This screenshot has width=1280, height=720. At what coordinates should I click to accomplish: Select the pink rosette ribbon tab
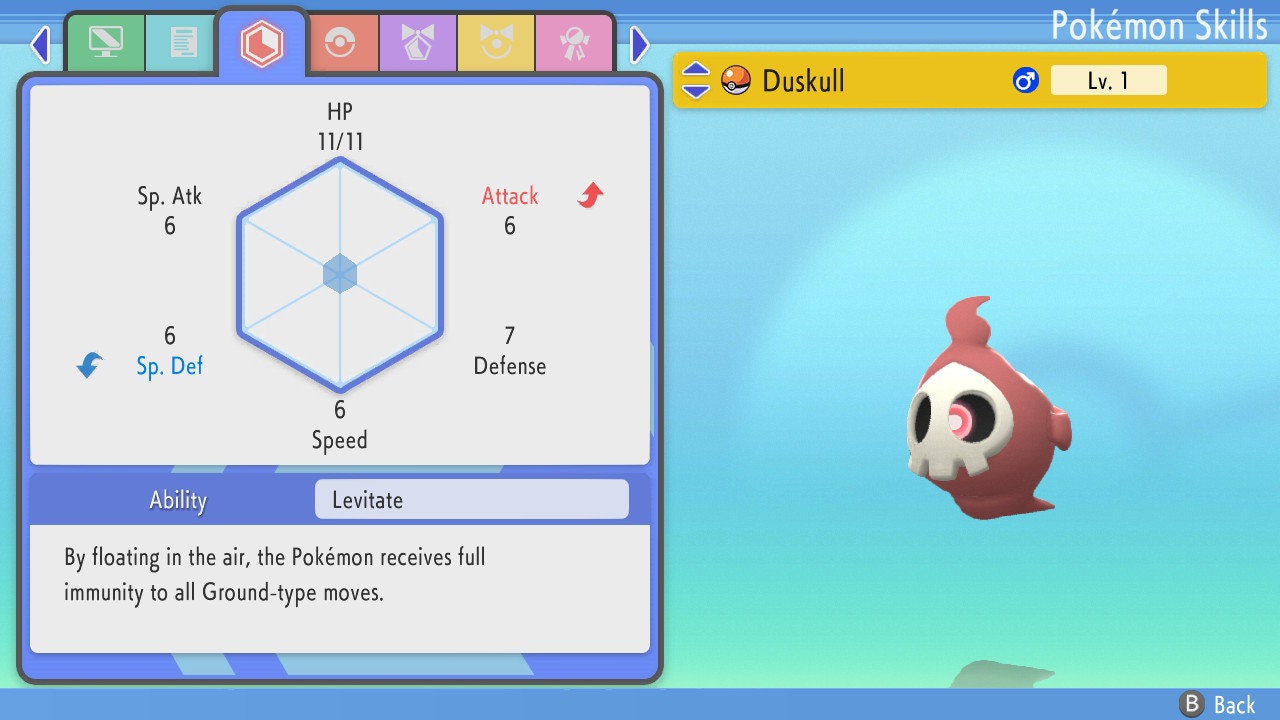point(573,43)
